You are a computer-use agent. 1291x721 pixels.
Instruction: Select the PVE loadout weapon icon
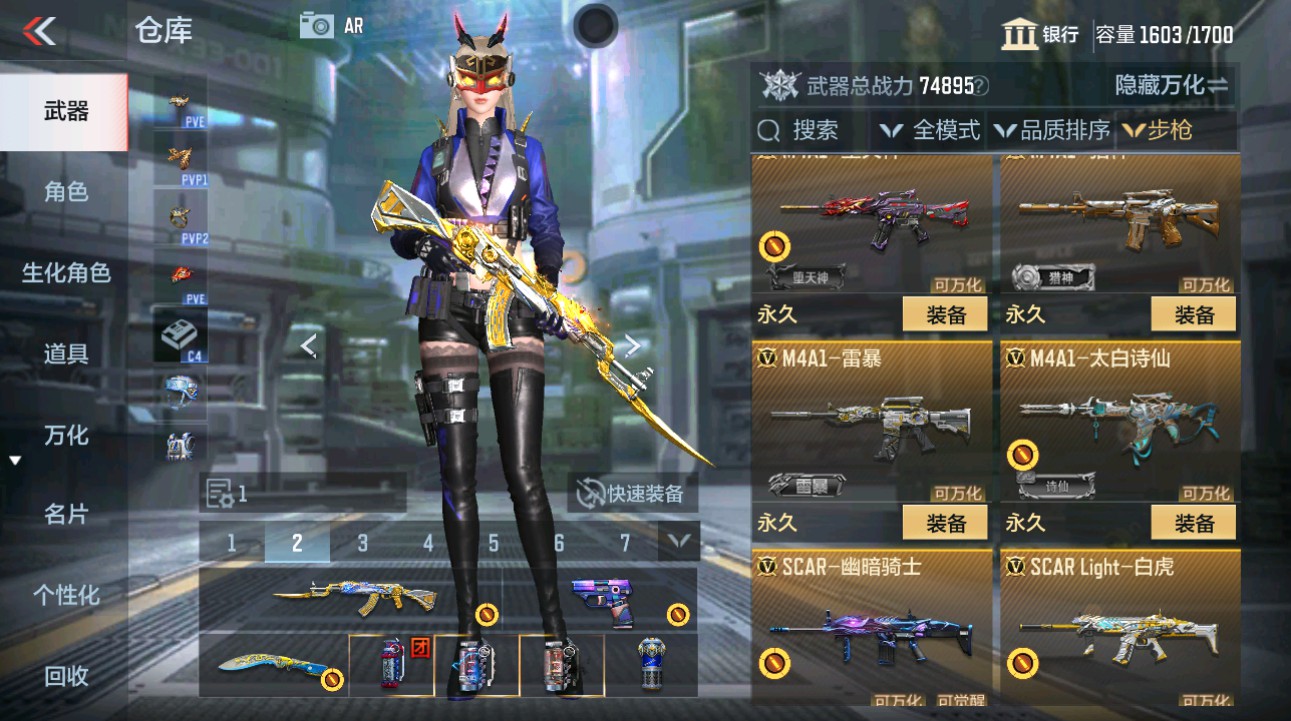tap(180, 100)
